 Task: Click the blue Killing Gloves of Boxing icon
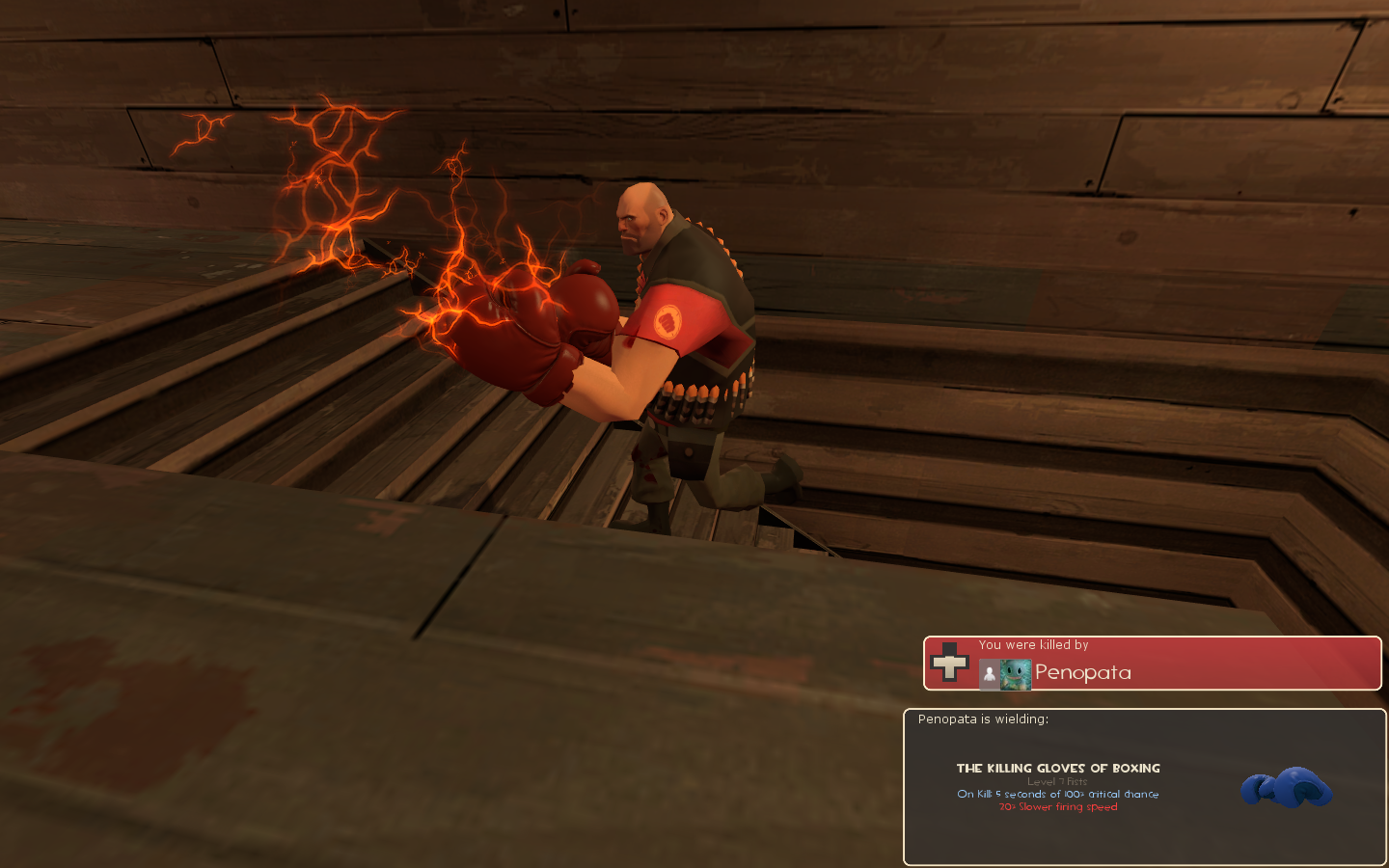coord(1286,787)
